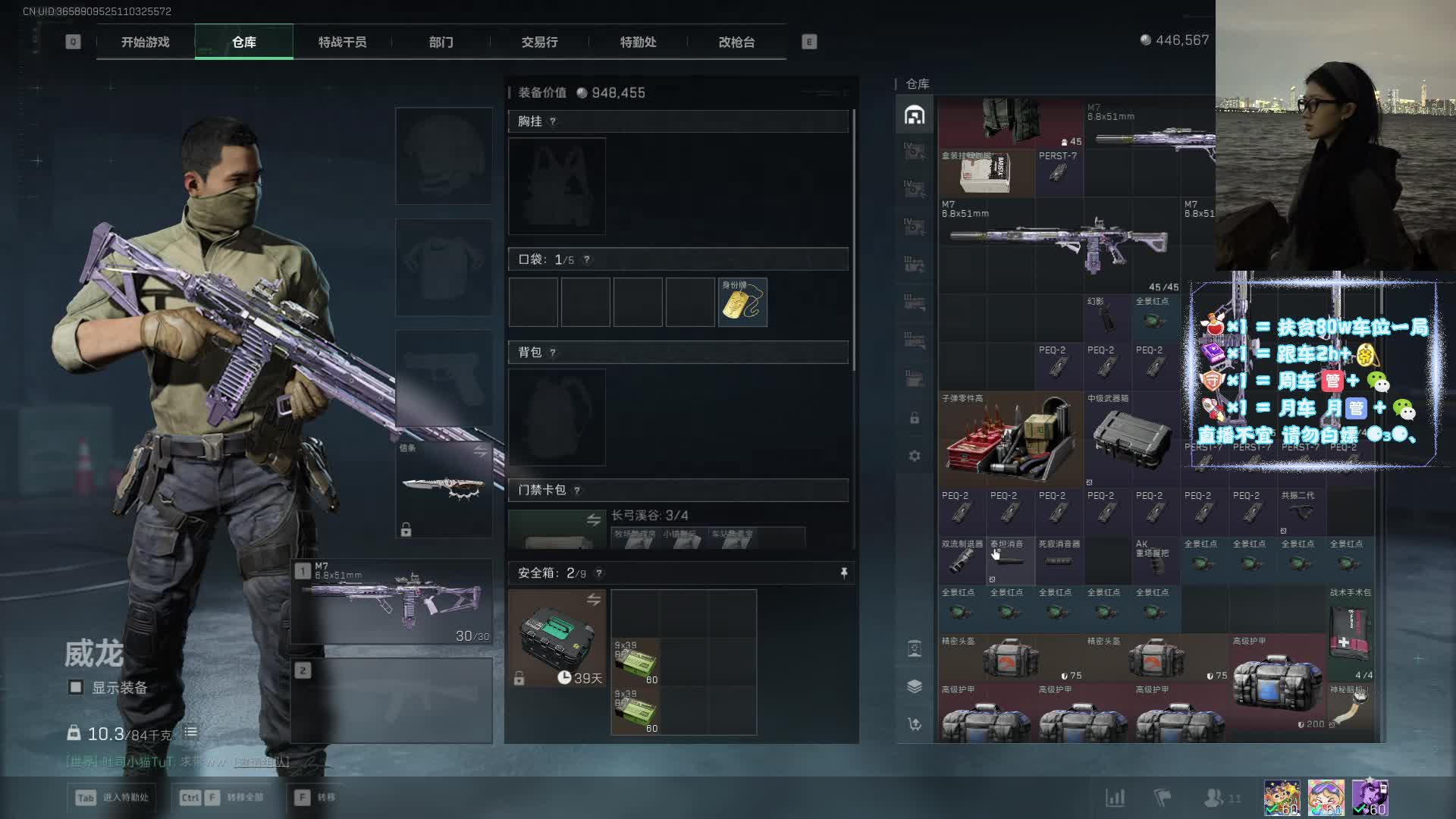Select the safe box container icon

coord(557,638)
